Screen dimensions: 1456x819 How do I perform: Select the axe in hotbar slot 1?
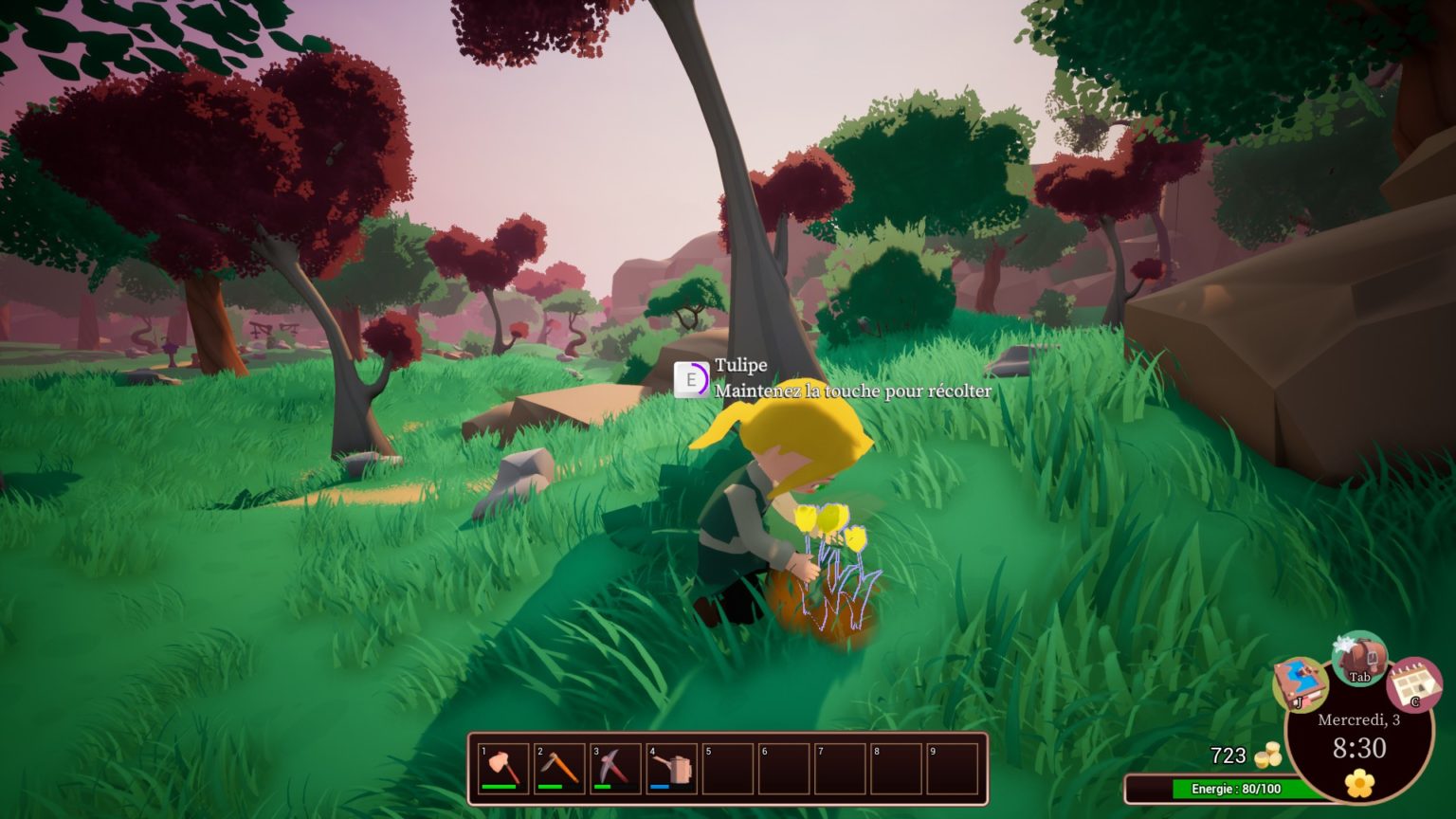pyautogui.click(x=503, y=768)
